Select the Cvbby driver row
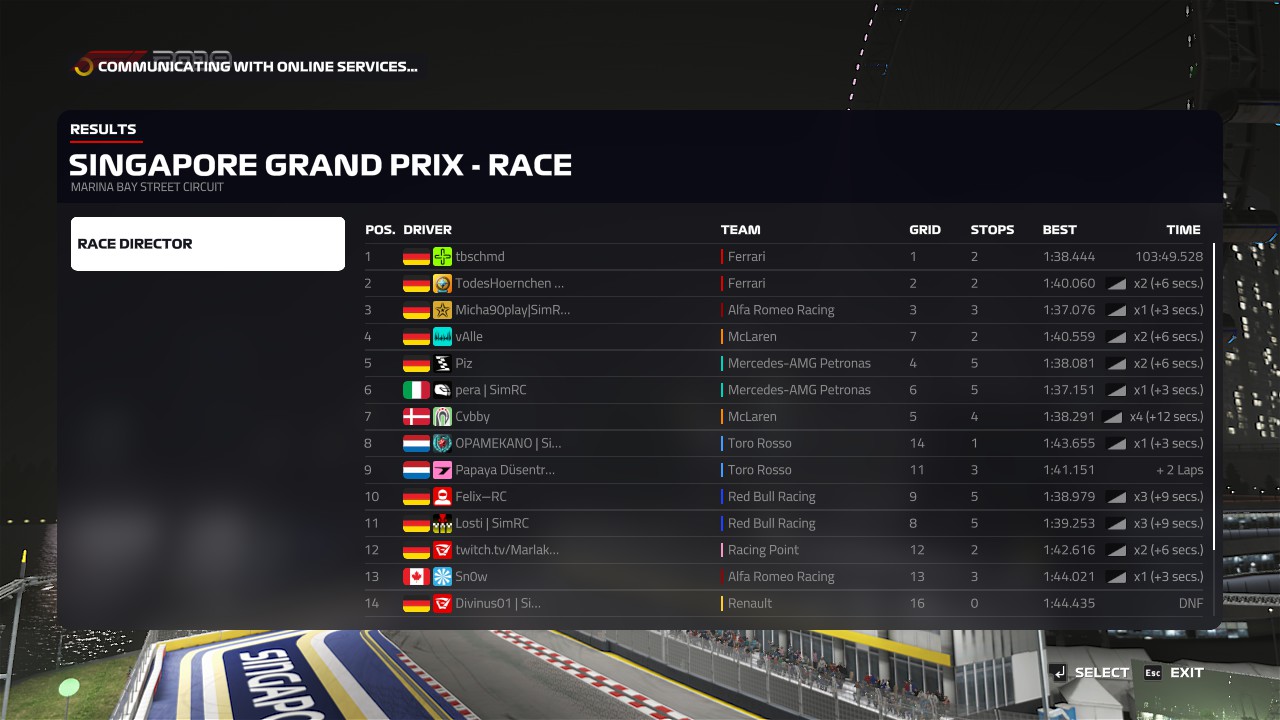 pyautogui.click(x=783, y=417)
